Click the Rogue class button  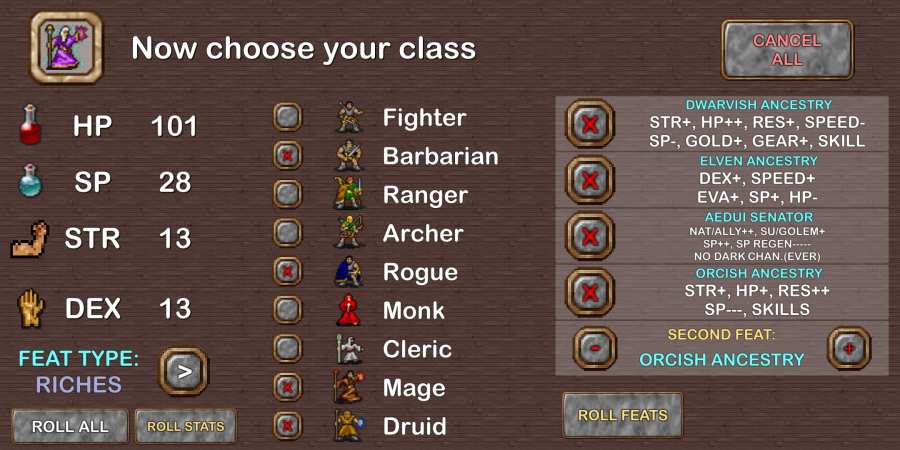click(288, 272)
